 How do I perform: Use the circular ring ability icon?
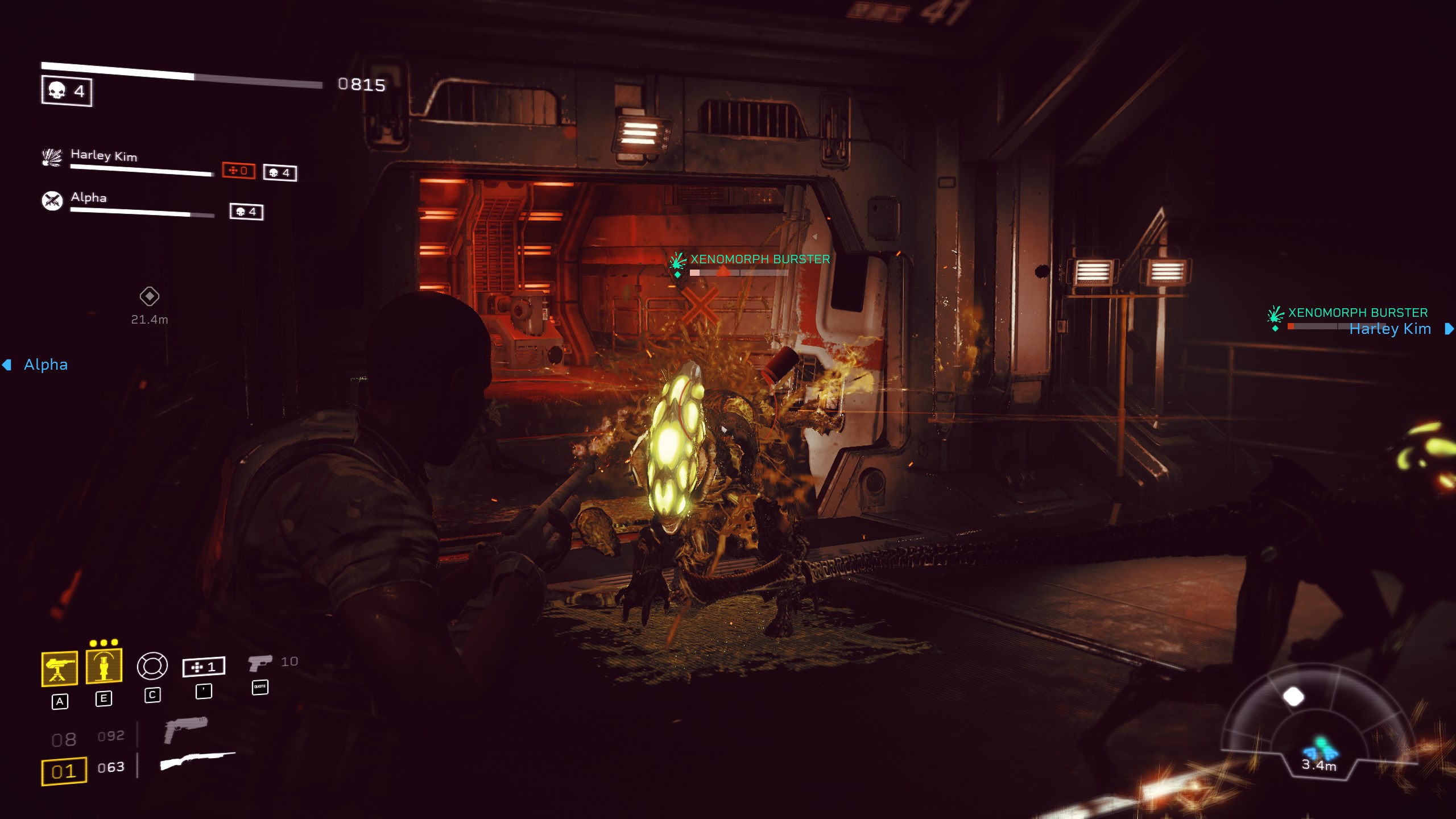(x=152, y=666)
